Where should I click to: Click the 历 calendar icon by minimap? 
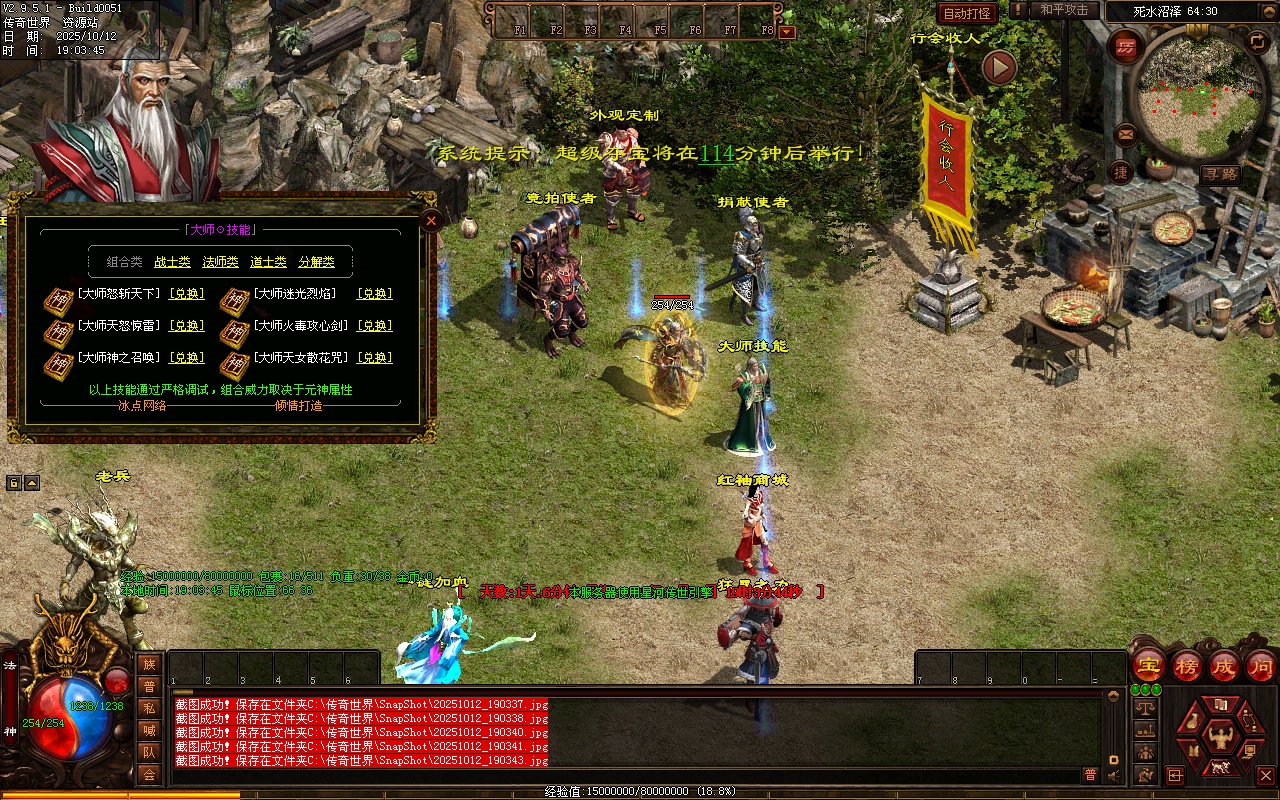1126,47
